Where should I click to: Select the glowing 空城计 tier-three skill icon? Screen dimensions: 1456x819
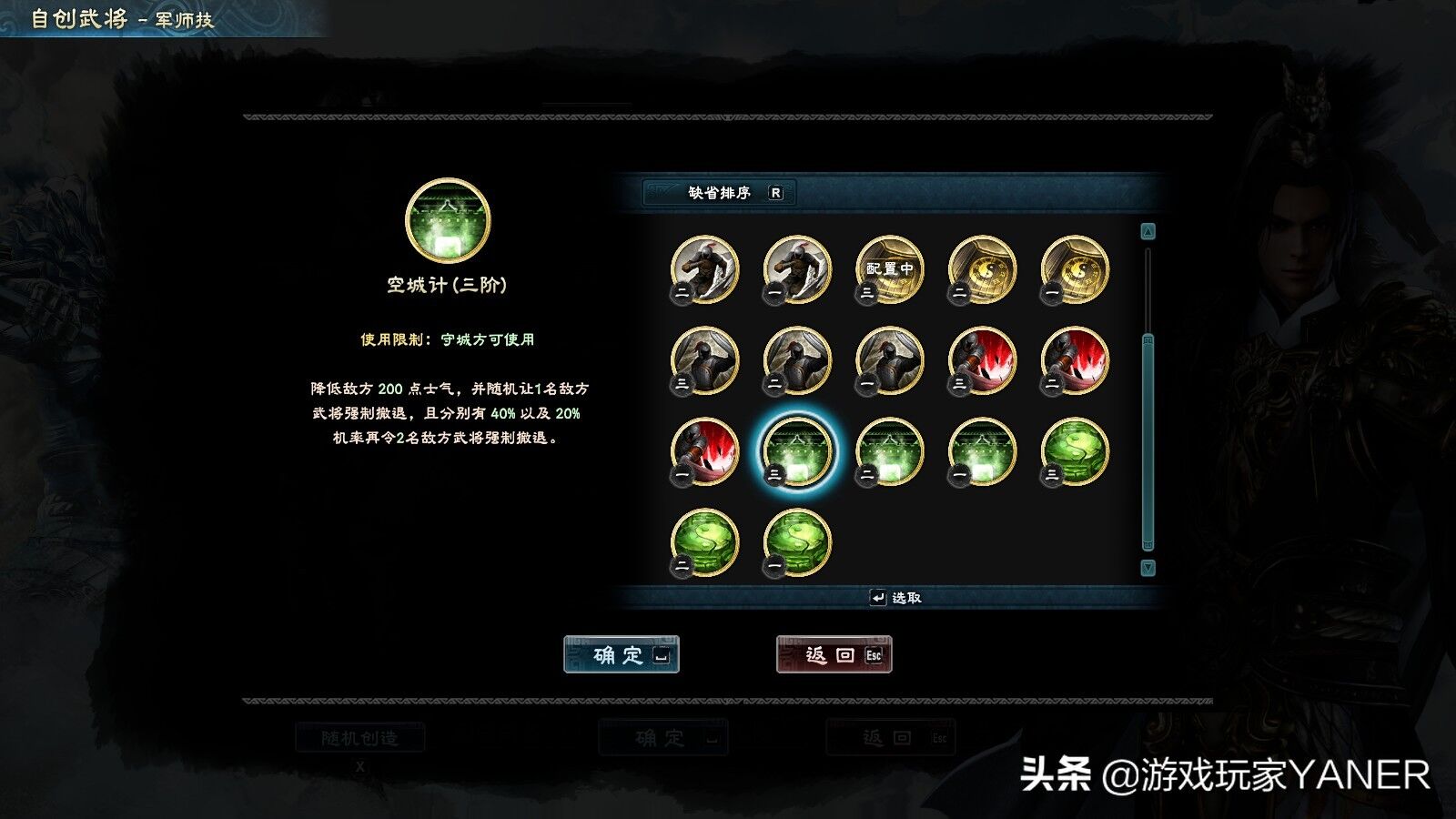click(796, 450)
